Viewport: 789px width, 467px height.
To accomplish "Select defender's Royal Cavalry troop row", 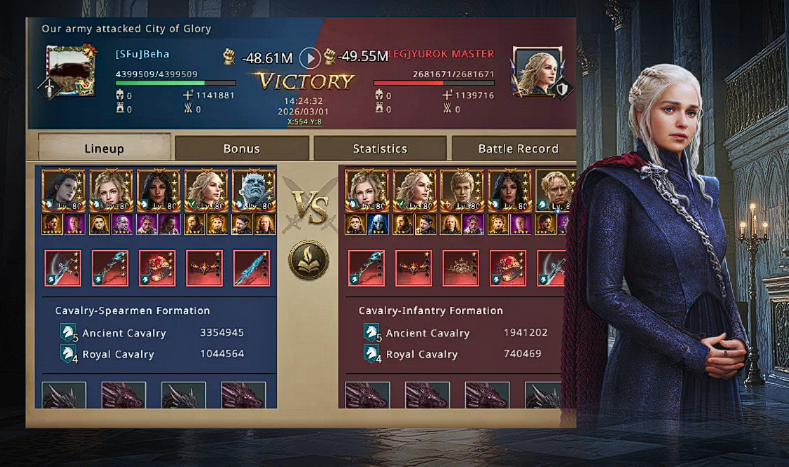I will point(460,354).
